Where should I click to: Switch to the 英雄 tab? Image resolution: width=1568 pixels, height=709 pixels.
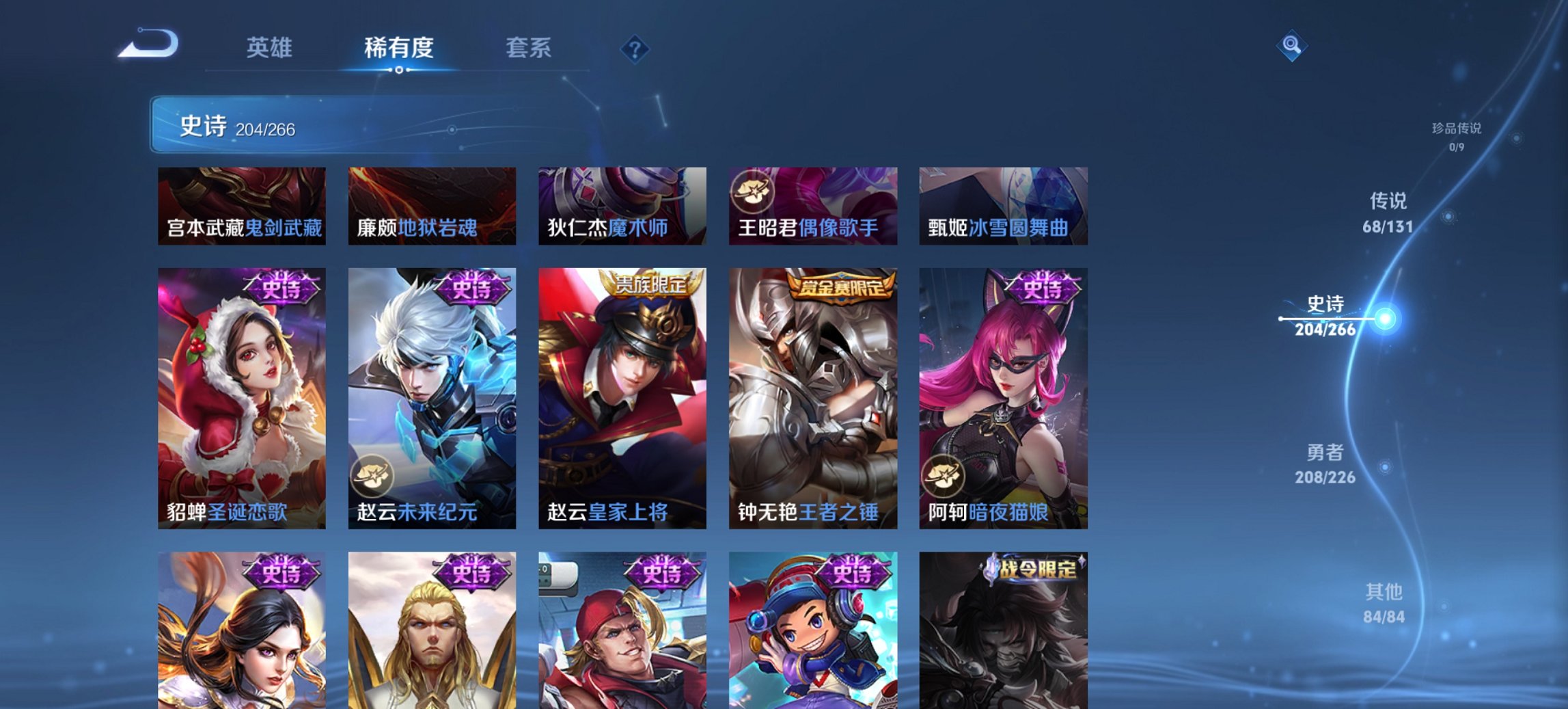click(x=272, y=48)
